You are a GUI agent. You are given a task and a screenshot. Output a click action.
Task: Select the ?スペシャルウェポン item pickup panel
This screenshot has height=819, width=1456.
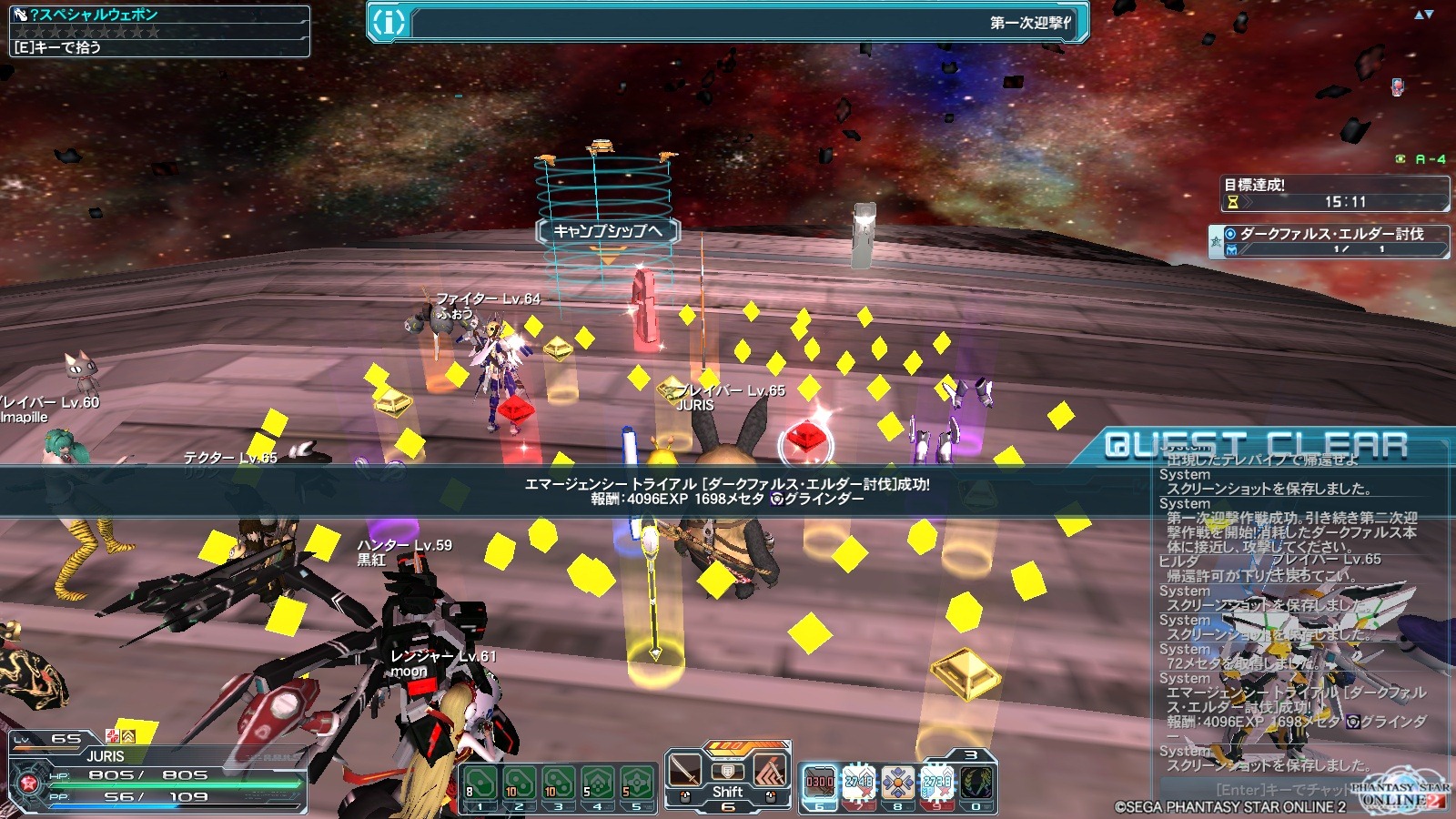coord(159,30)
